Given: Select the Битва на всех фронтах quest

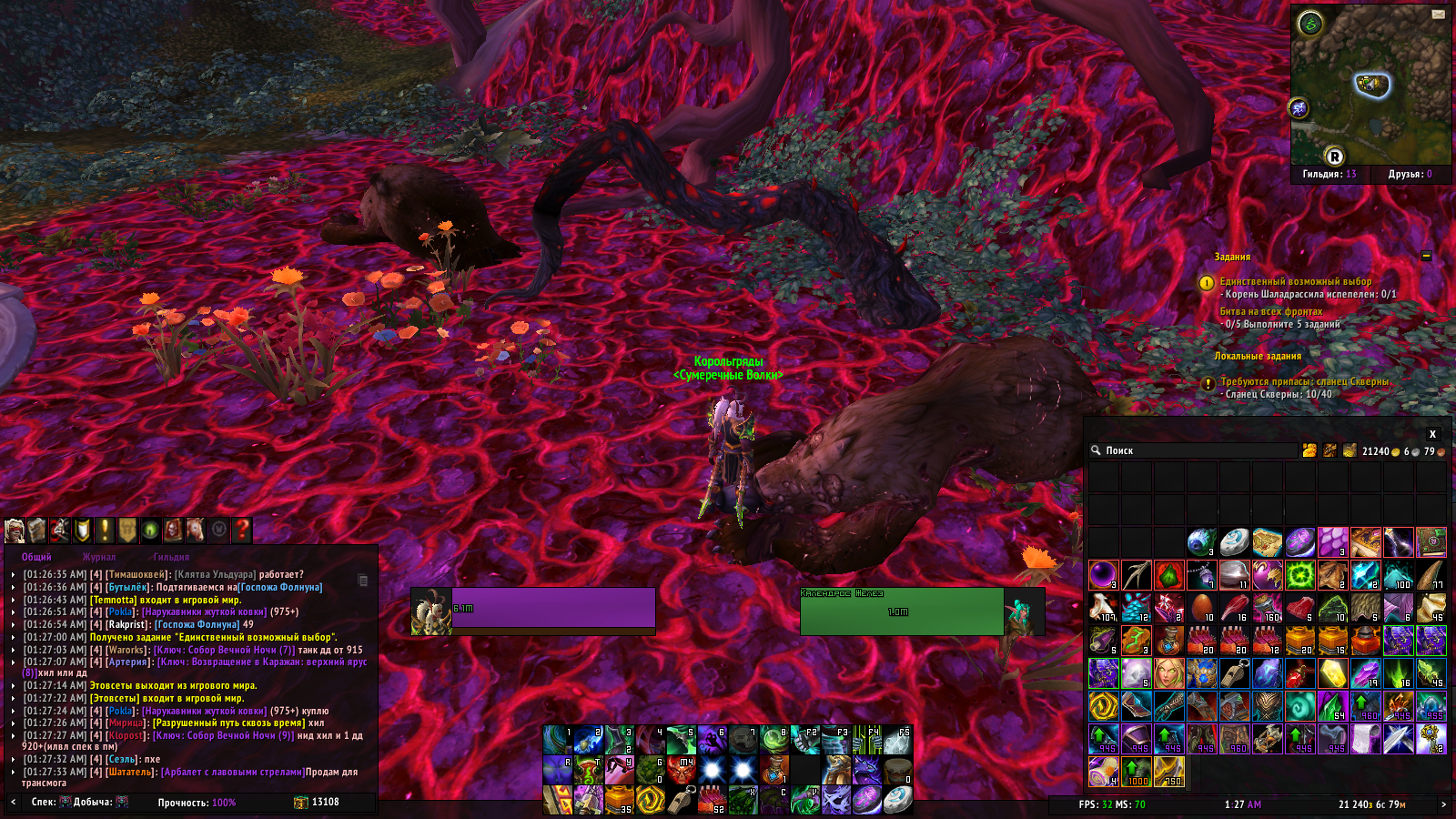Looking at the screenshot, I should (x=1270, y=311).
